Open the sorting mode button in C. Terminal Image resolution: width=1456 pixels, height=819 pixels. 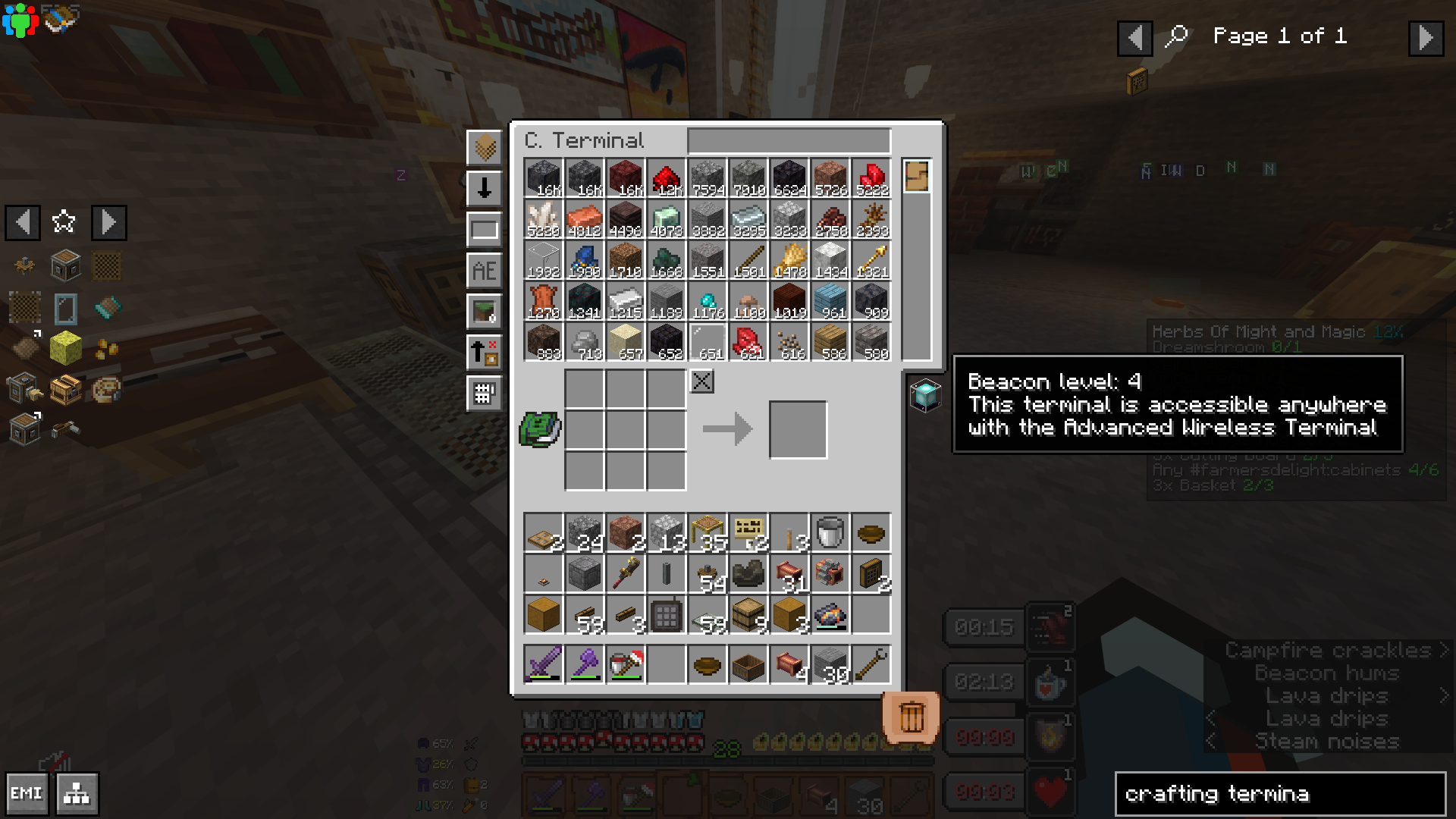[485, 149]
